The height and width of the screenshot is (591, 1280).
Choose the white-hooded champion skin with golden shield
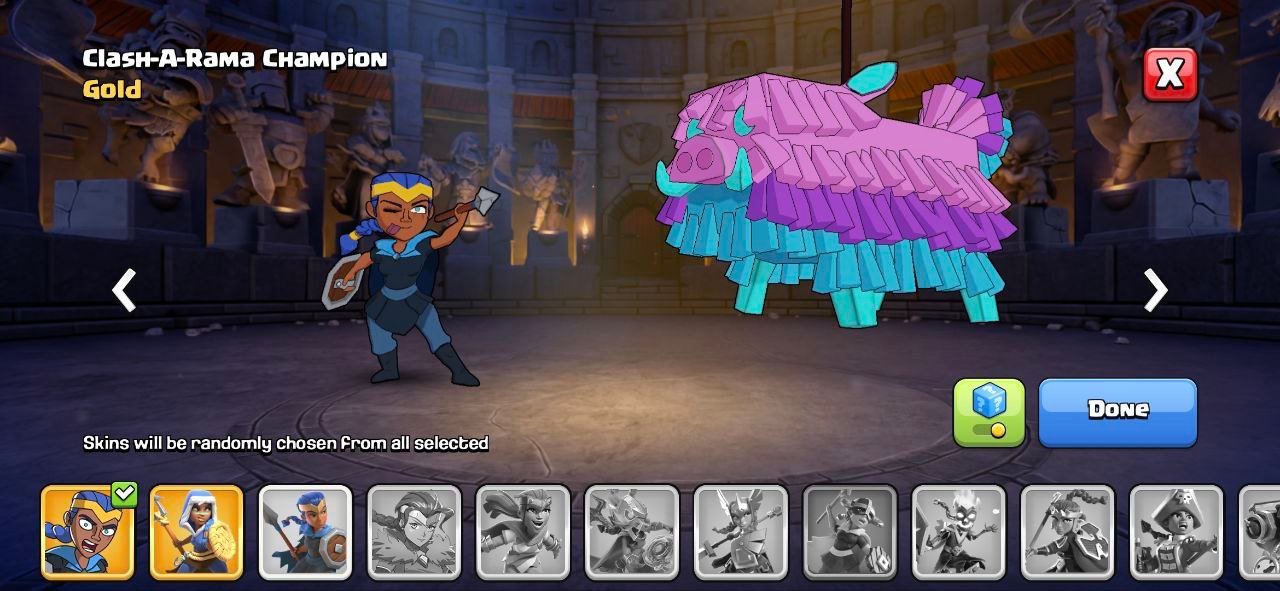196,532
